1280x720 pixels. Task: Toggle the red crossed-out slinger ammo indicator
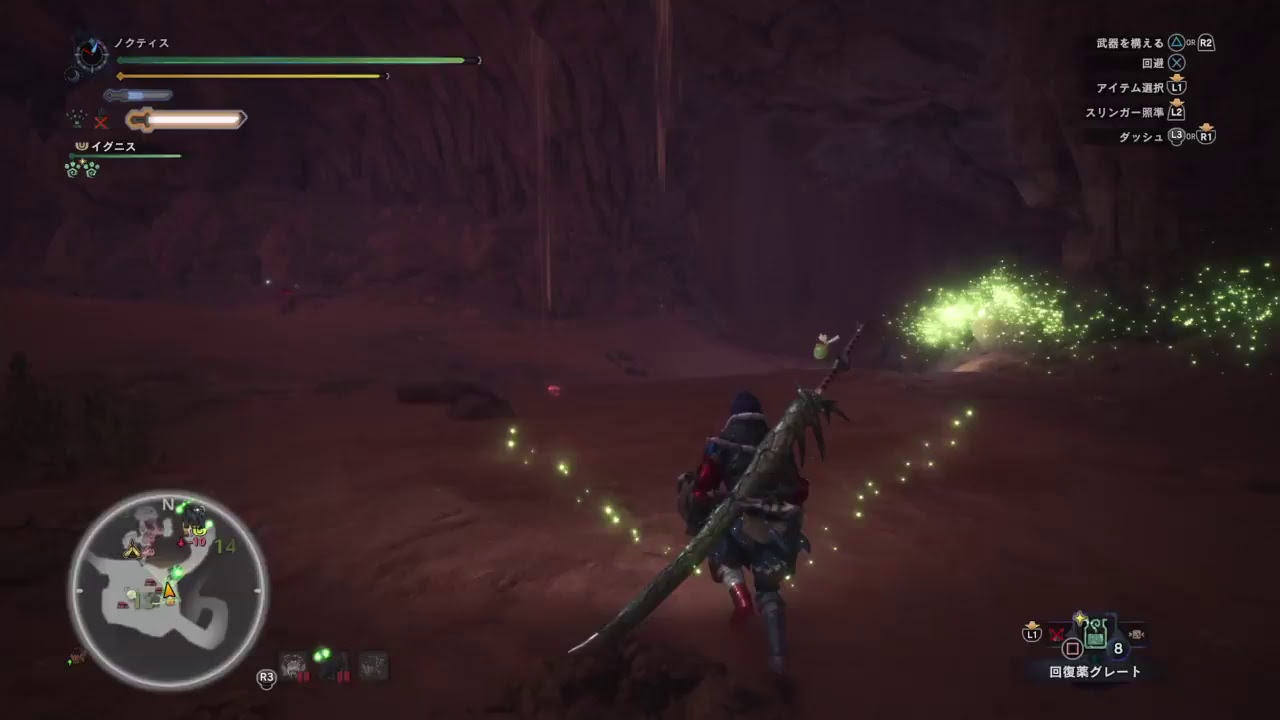[1055, 633]
